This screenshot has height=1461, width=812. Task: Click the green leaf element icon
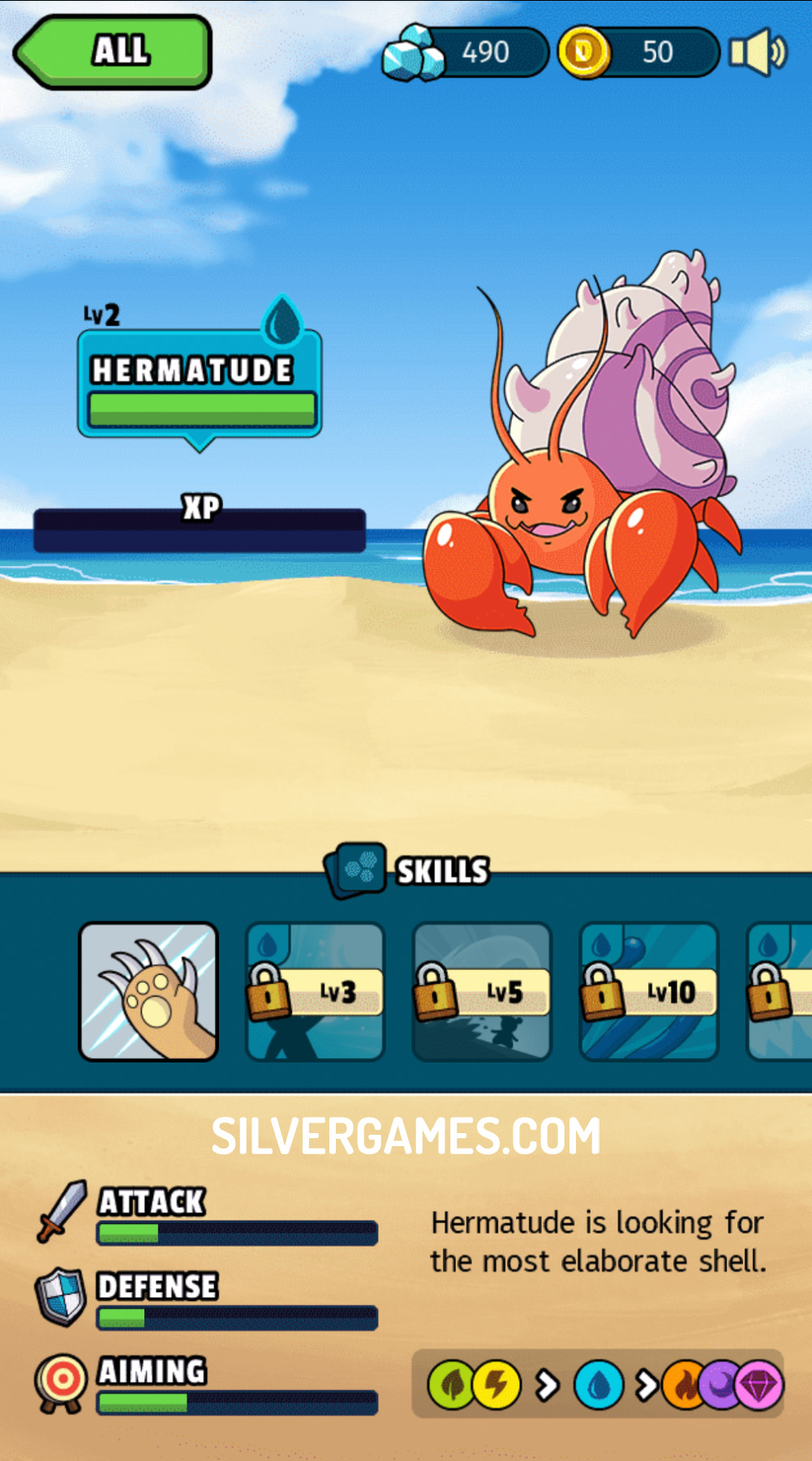coord(451,1385)
